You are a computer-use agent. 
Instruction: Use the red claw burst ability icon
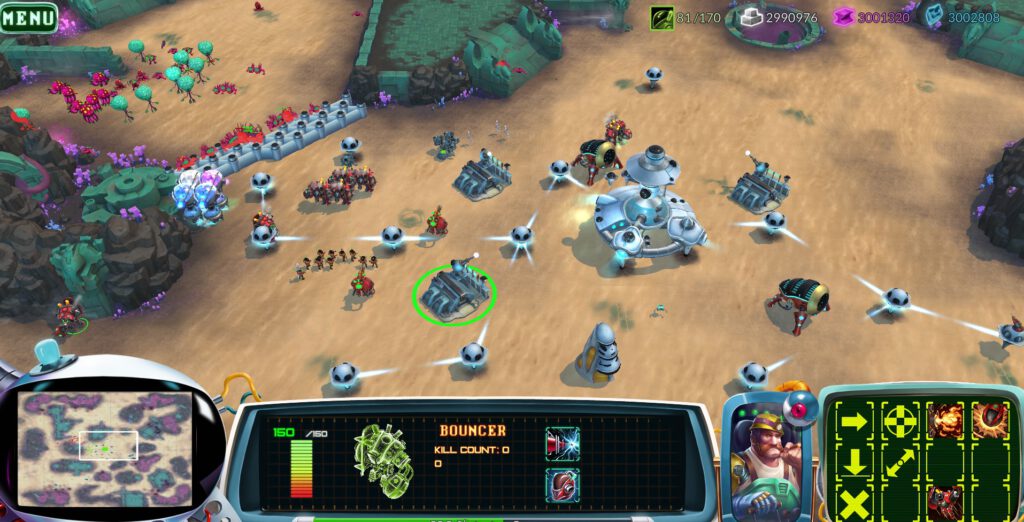point(989,421)
